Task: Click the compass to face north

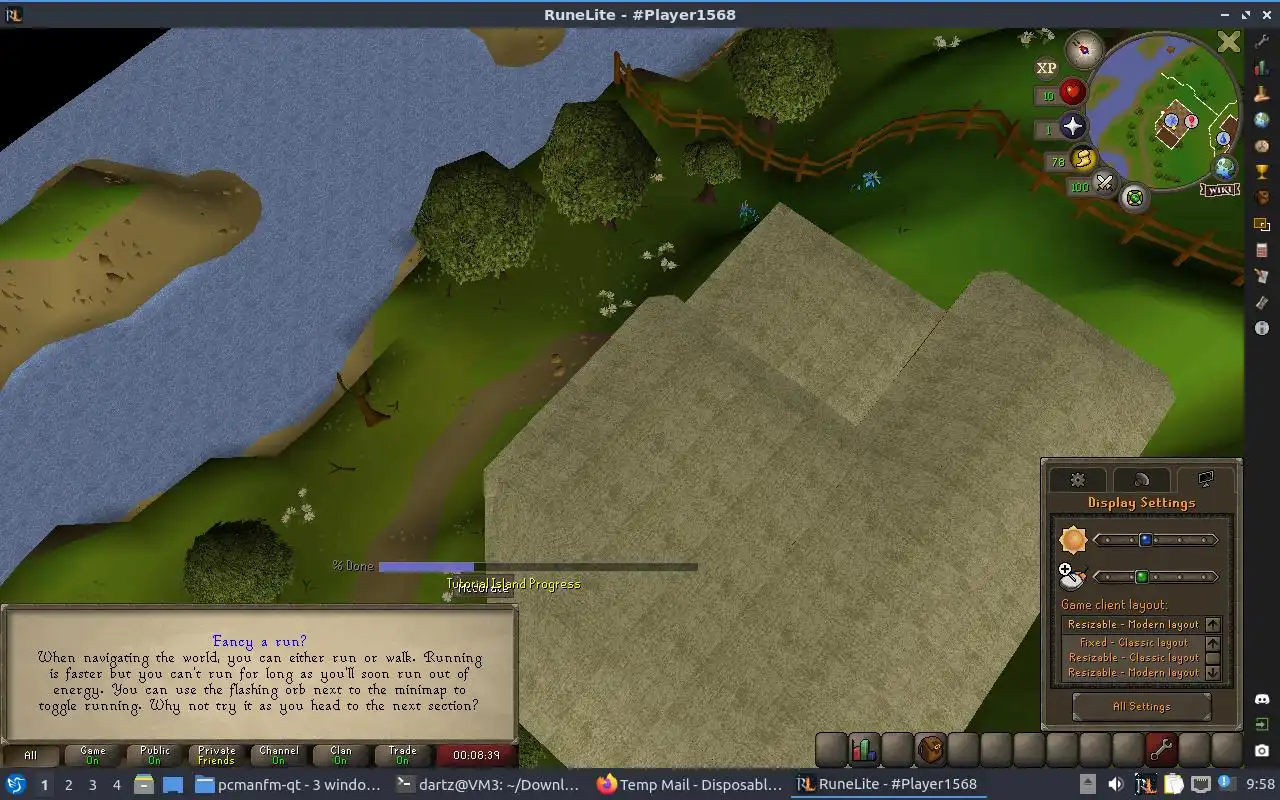Action: tap(1083, 48)
